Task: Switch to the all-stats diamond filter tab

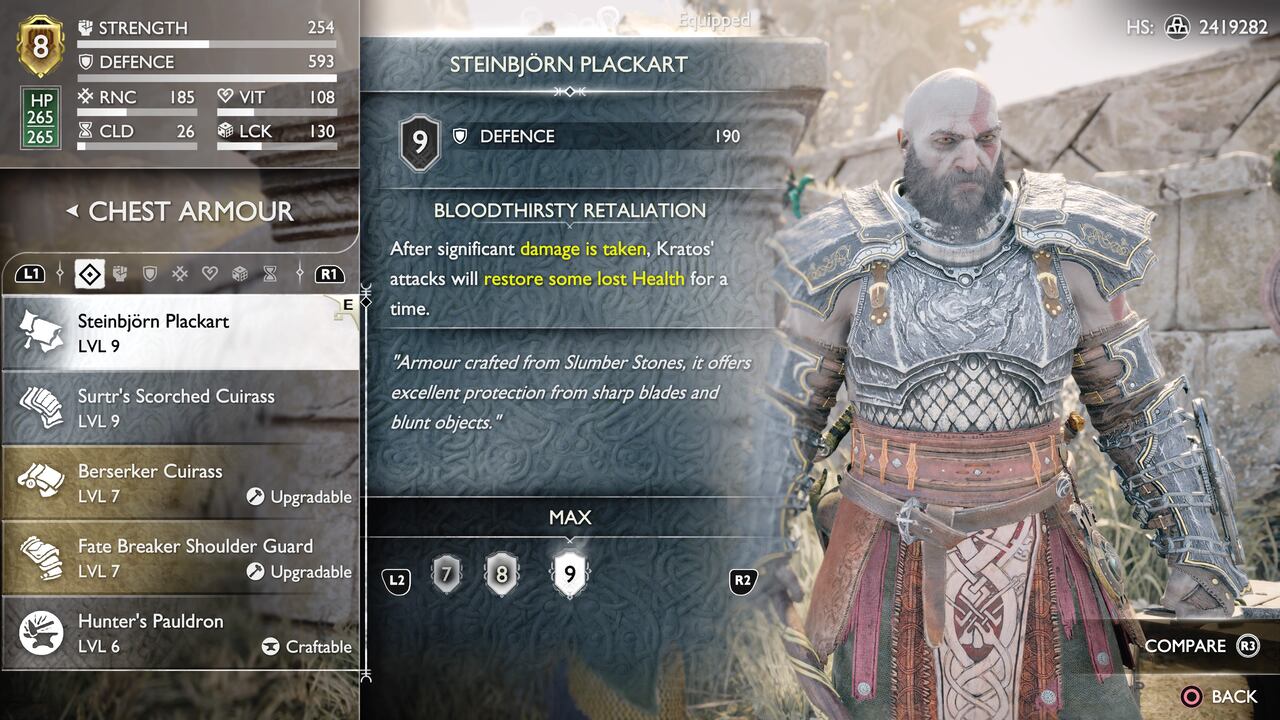Action: [89, 273]
